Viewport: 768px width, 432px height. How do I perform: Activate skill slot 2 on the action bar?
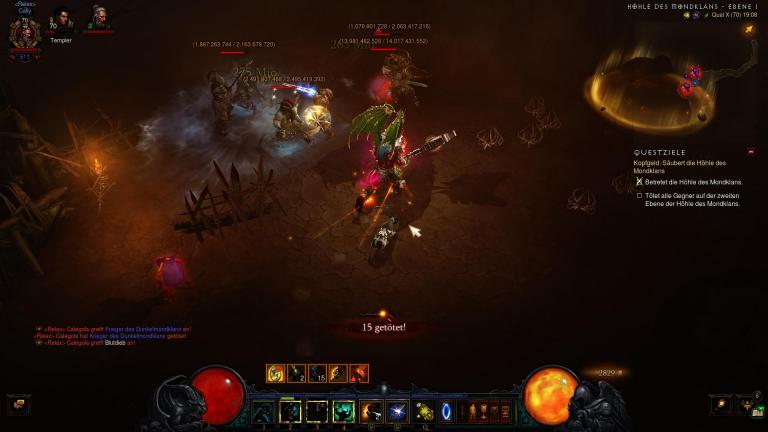tap(291, 410)
